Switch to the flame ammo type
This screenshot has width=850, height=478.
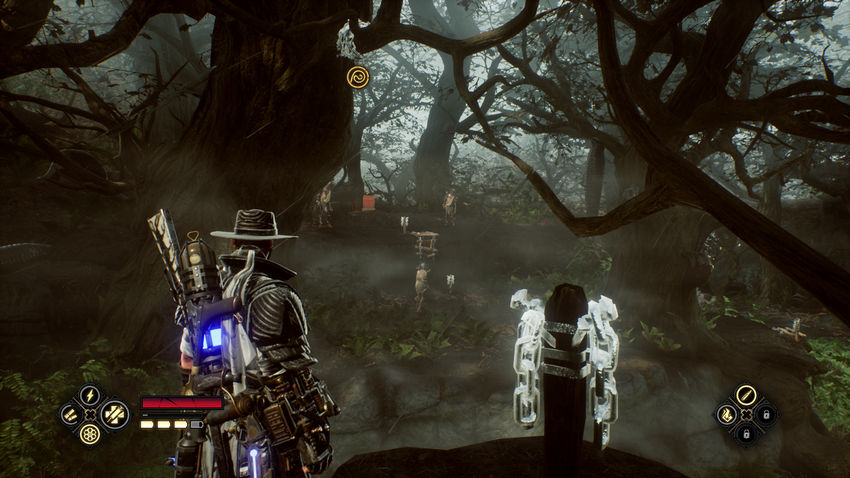[x=726, y=414]
